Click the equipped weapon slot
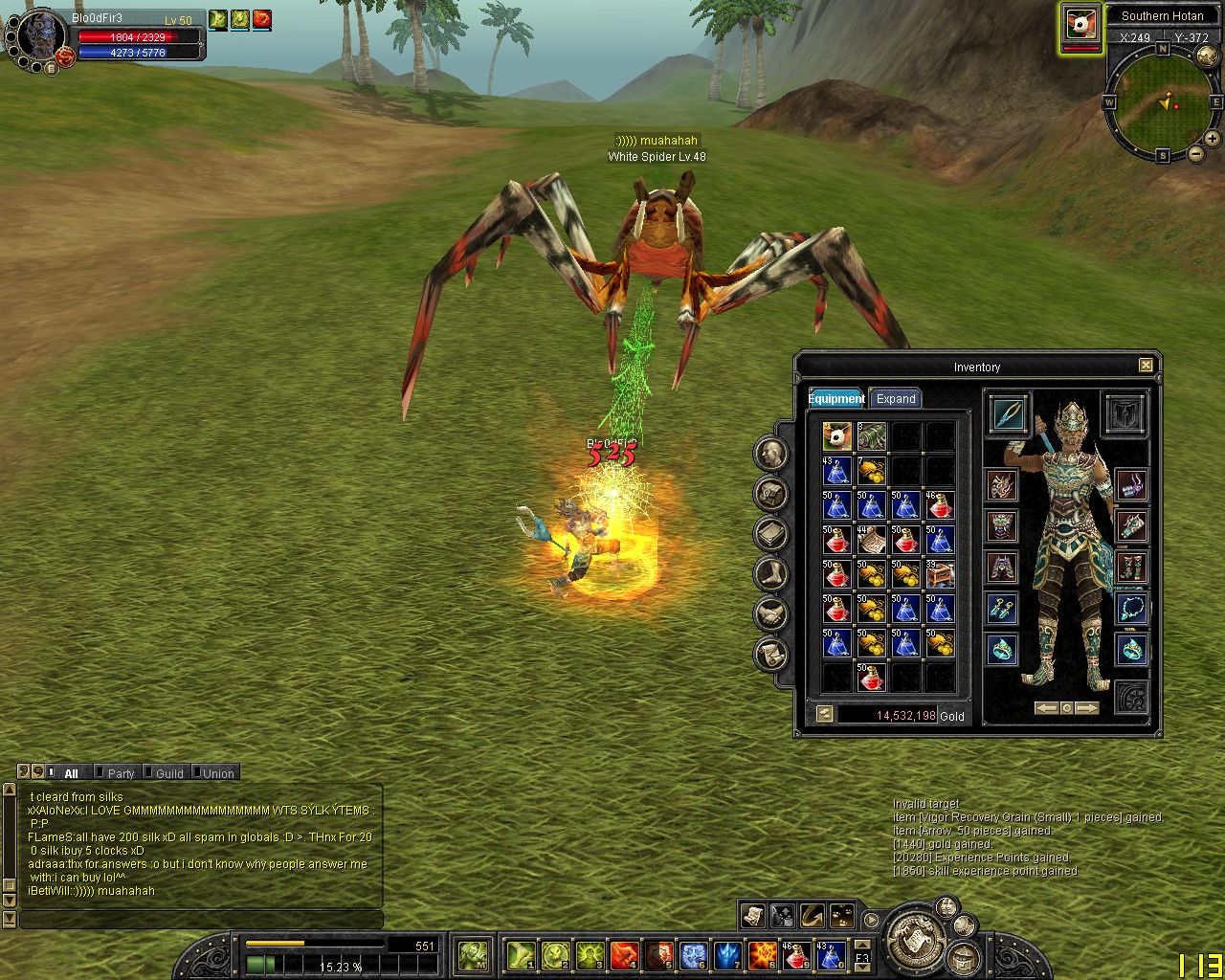The image size is (1225, 980). 1008,413
